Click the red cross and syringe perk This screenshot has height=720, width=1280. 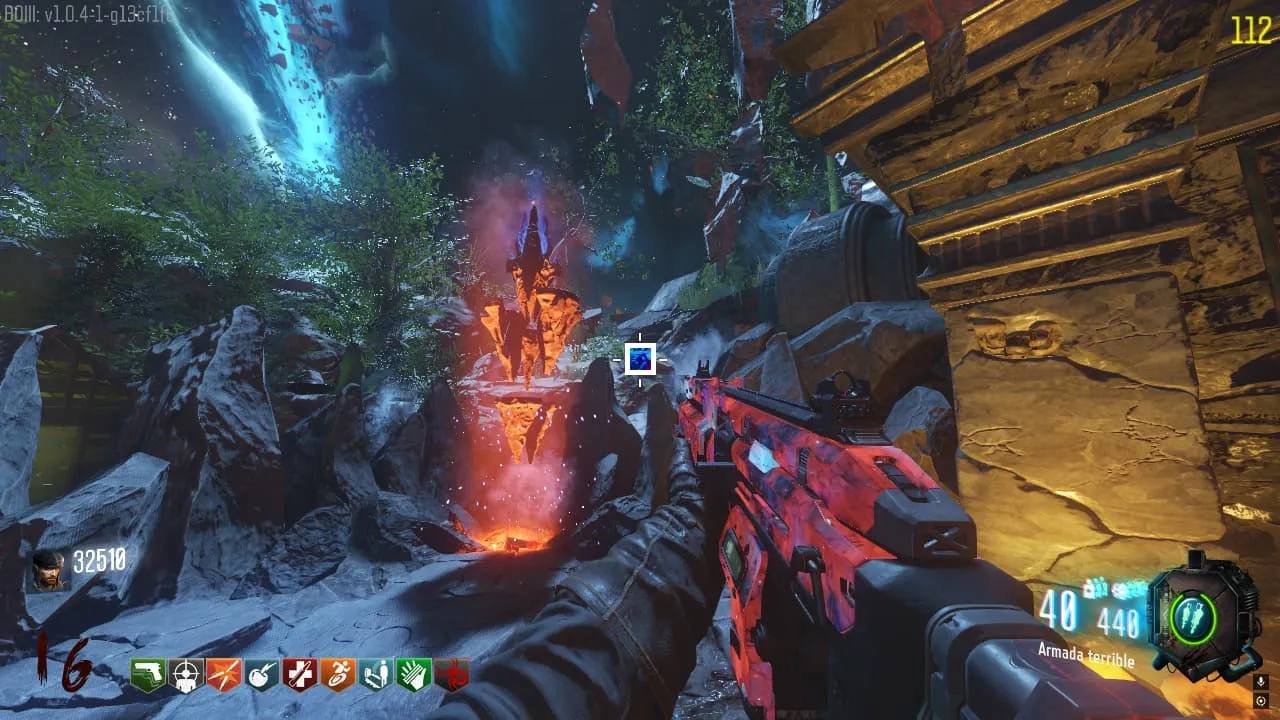coord(300,675)
